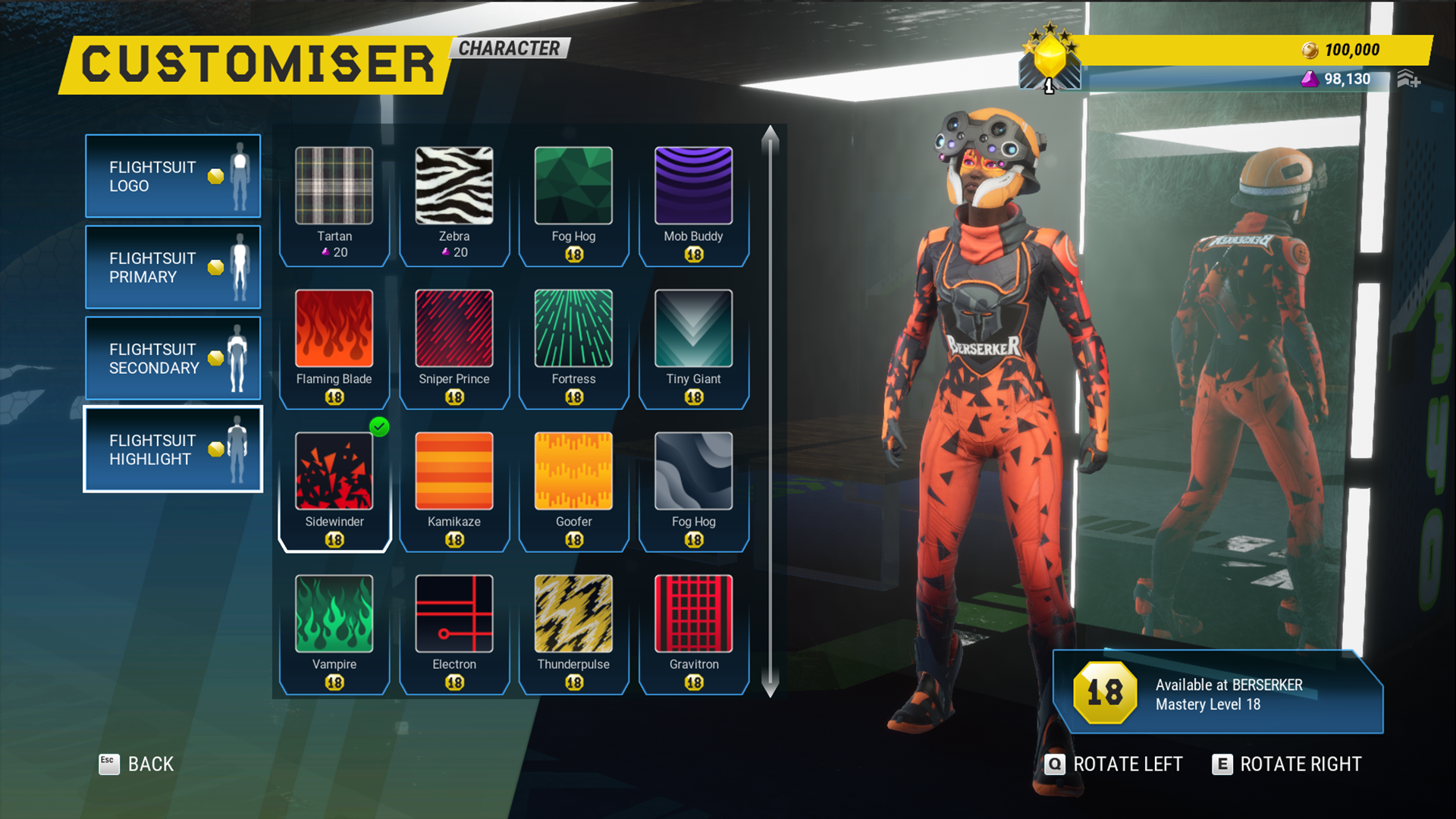Go back from the Customiser screen

[x=137, y=764]
